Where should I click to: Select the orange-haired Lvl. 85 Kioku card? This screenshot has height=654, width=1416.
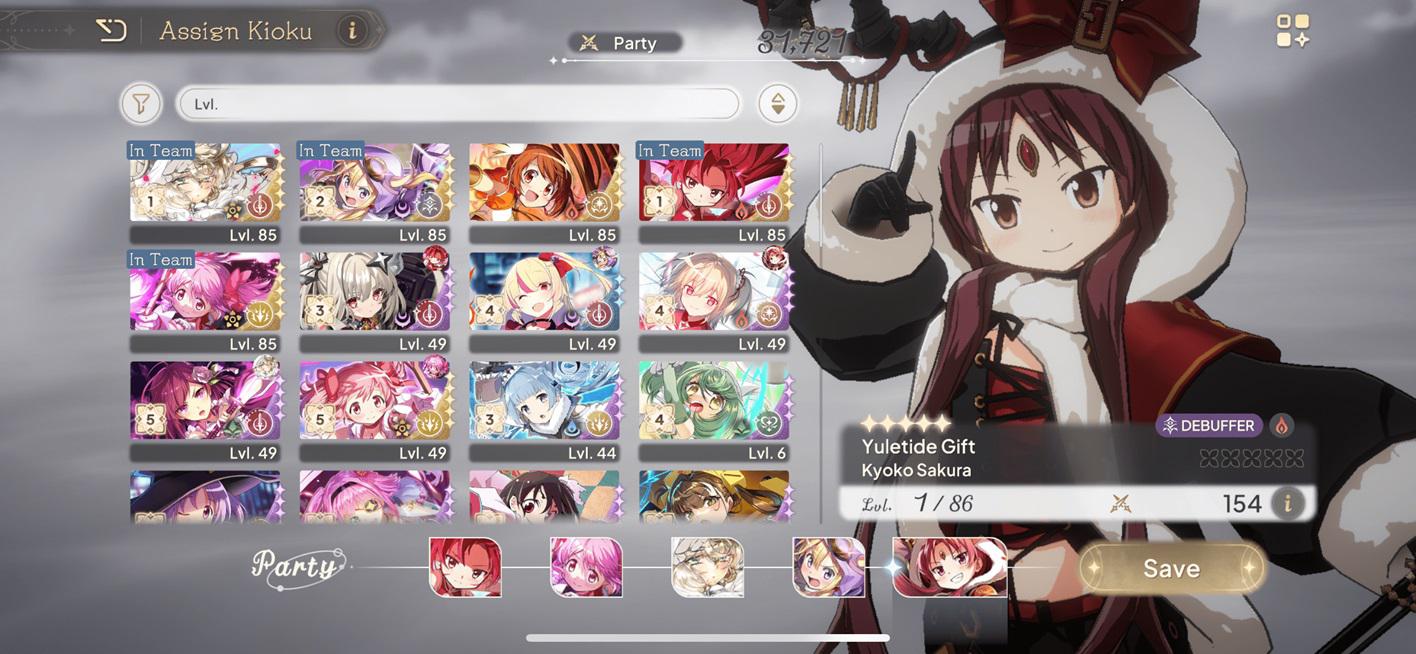coord(544,183)
